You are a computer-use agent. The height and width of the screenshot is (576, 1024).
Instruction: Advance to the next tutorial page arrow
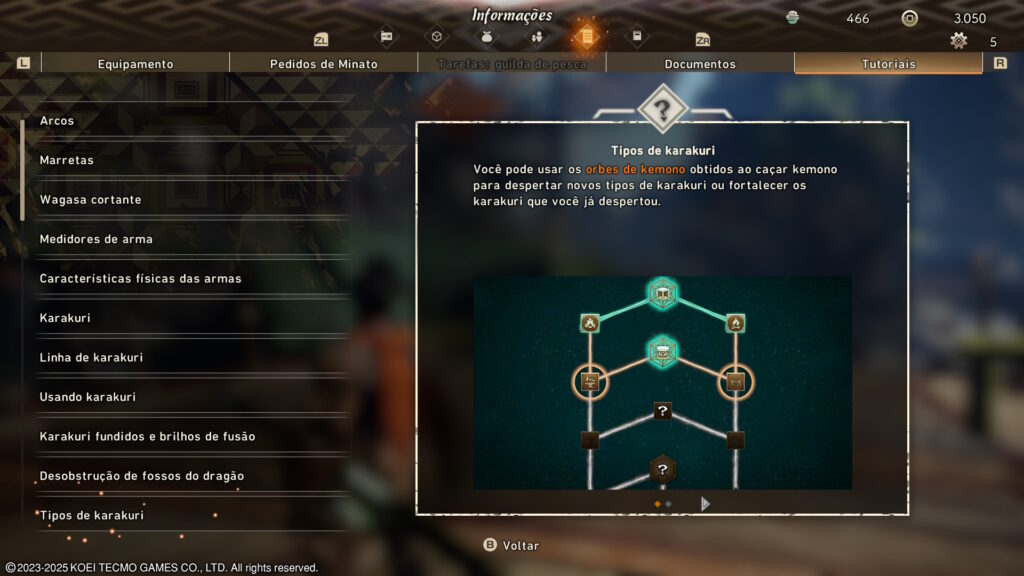point(705,504)
